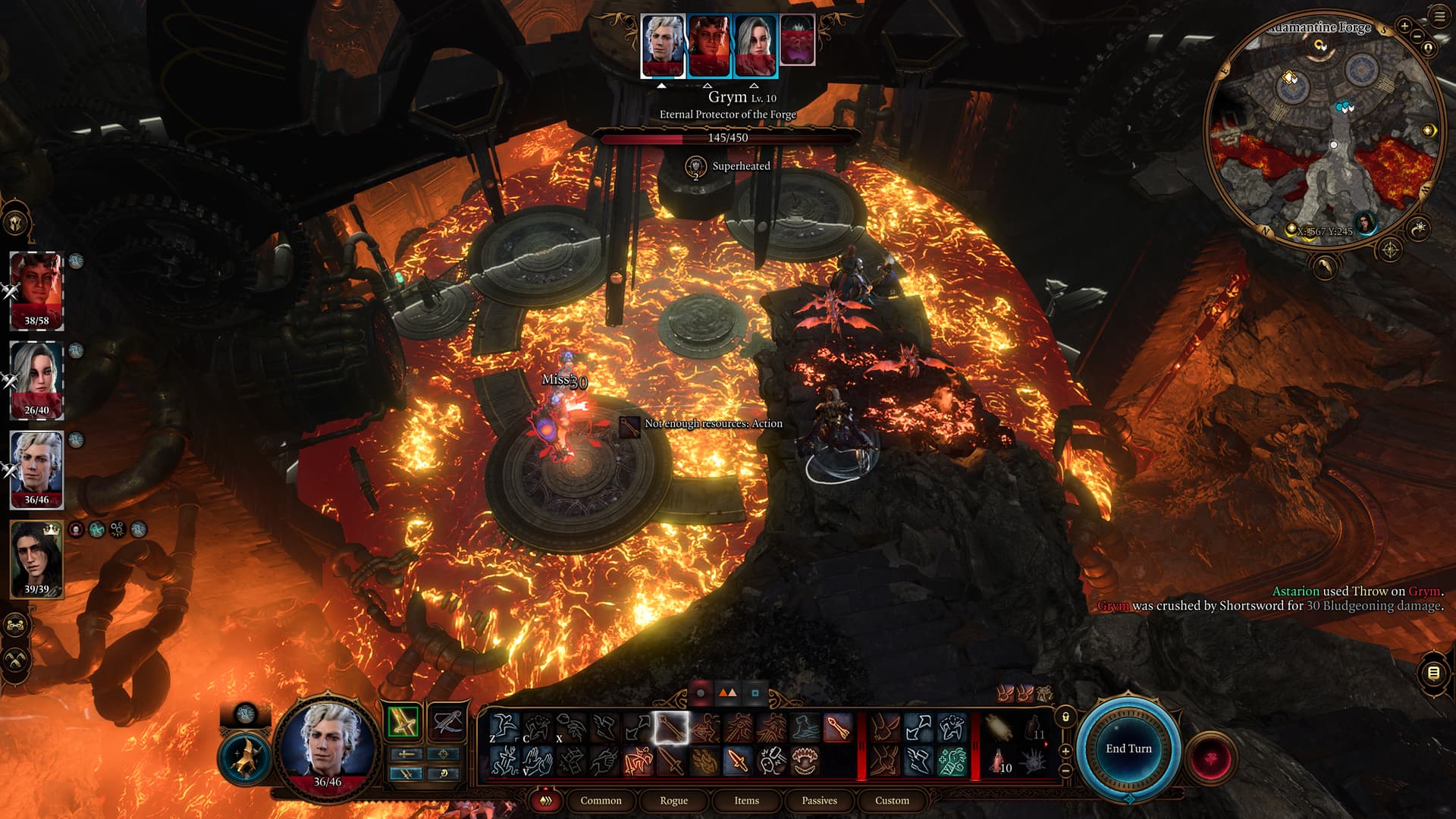Choose the melee dual-wield weapon set
Viewport: 1456px width, 819px height.
click(403, 722)
